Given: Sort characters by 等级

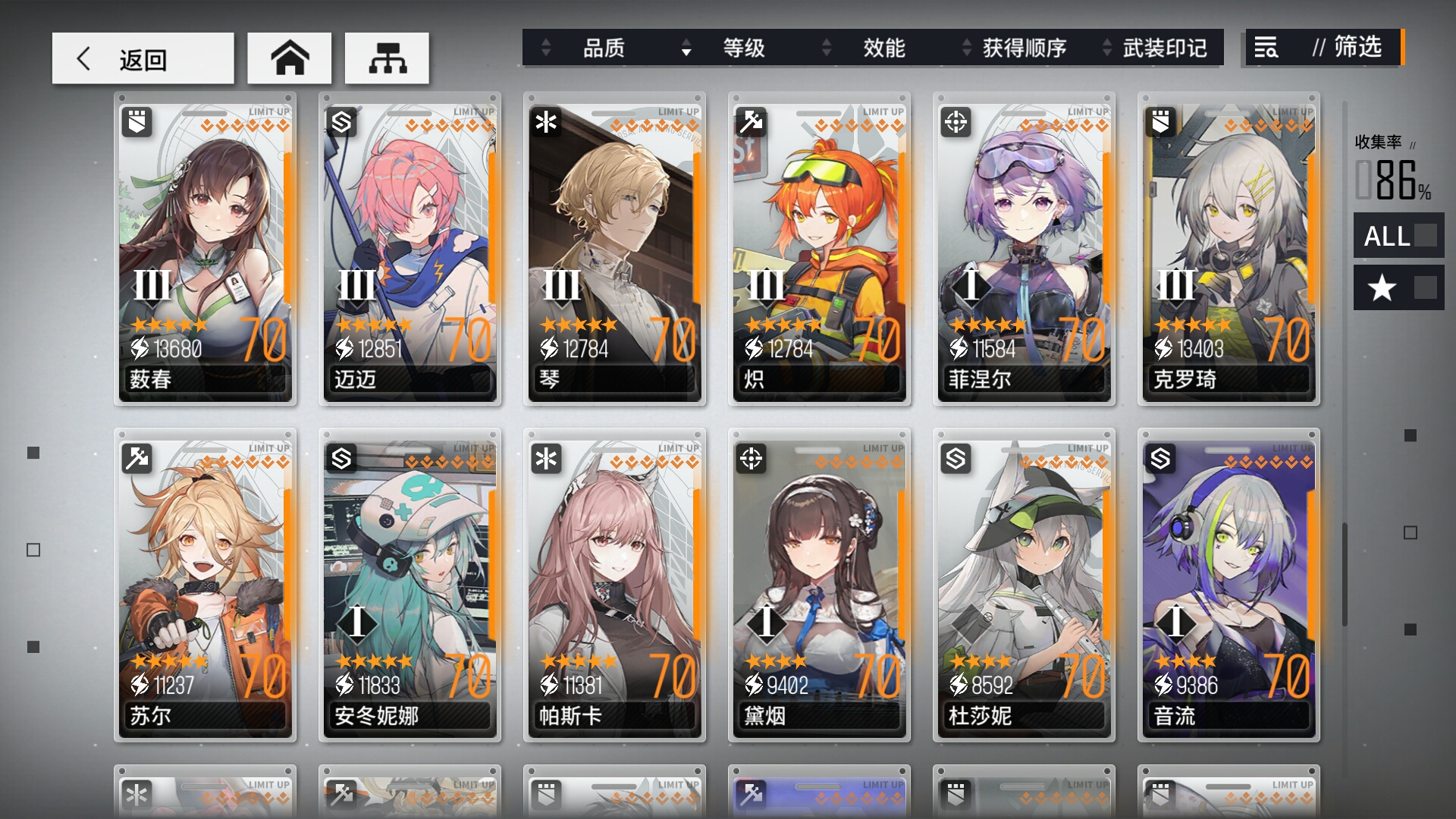Looking at the screenshot, I should [743, 49].
